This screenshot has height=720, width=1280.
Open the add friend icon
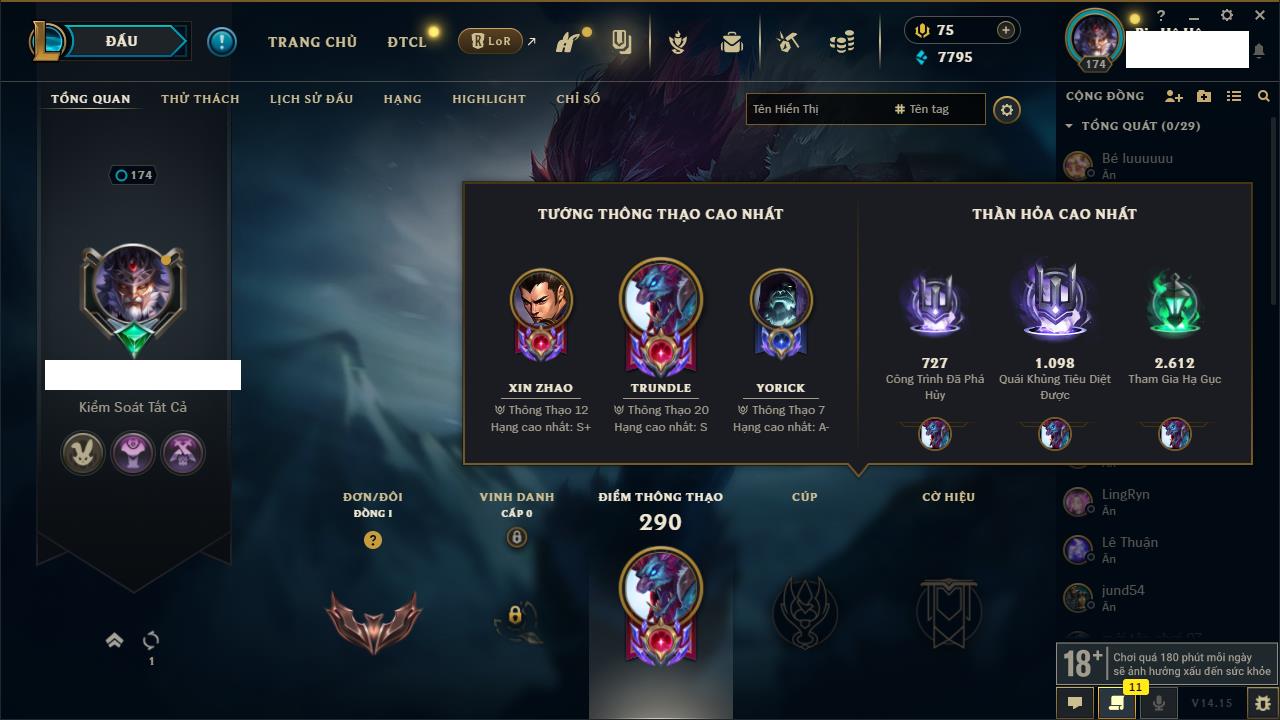[x=1174, y=96]
